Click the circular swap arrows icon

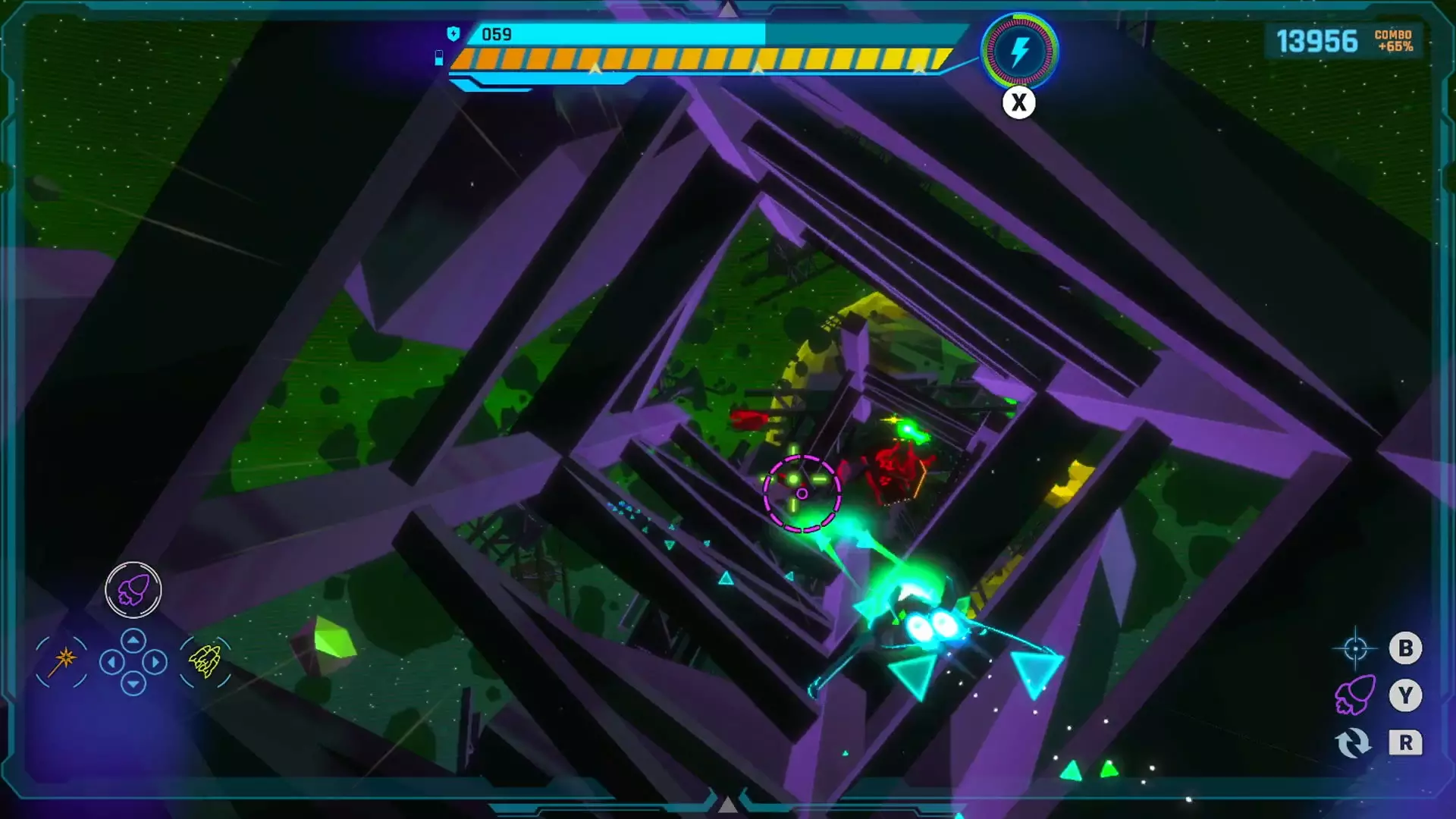tap(1354, 743)
